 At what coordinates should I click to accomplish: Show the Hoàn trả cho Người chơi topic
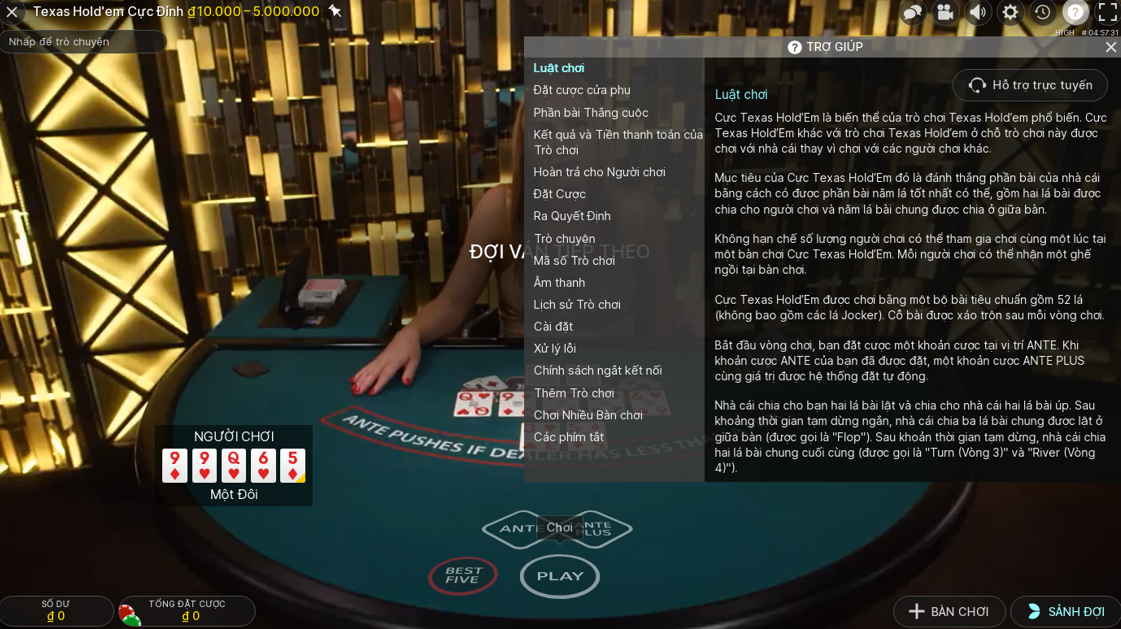(x=599, y=172)
